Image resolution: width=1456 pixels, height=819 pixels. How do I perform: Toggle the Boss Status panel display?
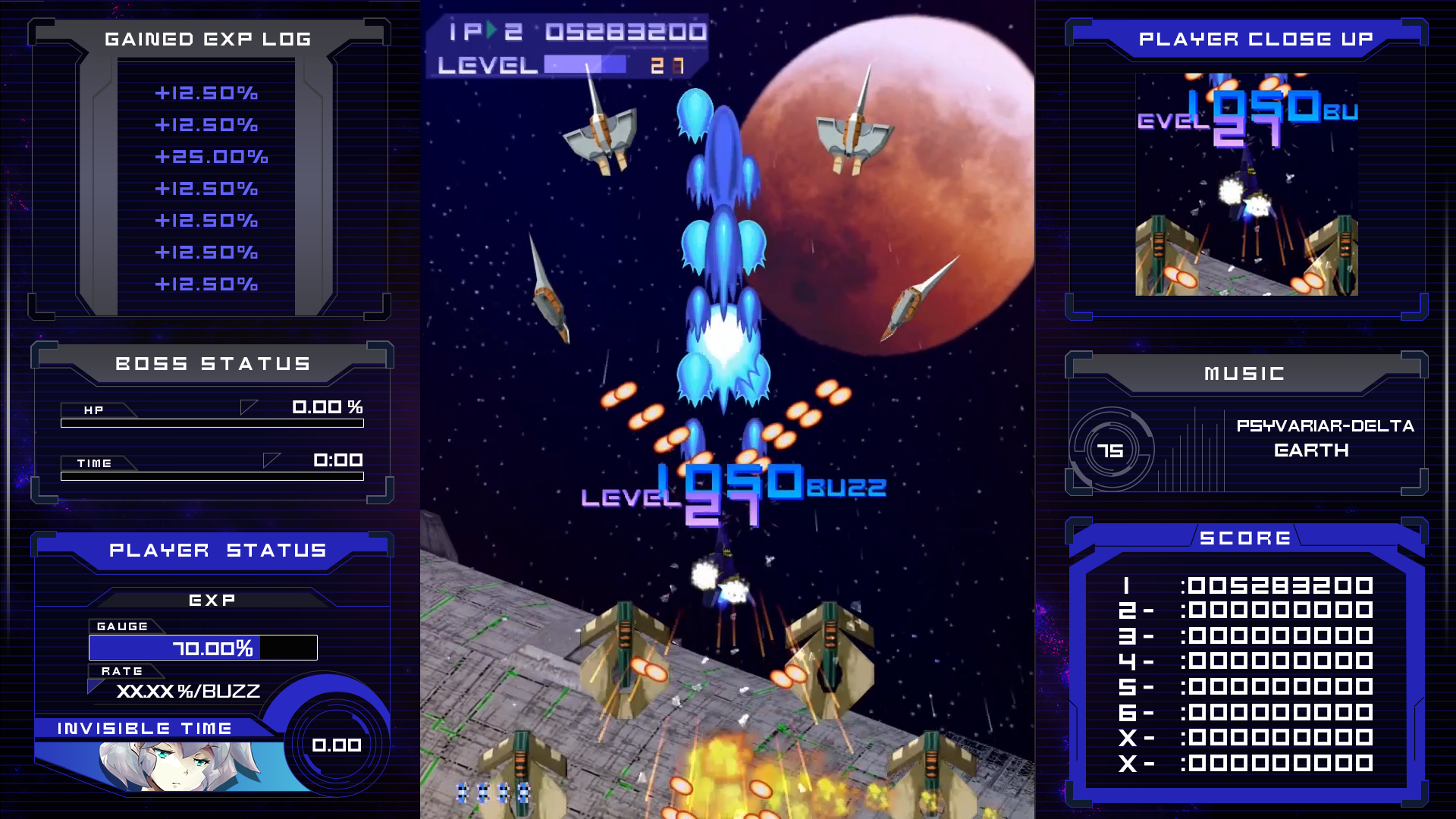click(212, 363)
